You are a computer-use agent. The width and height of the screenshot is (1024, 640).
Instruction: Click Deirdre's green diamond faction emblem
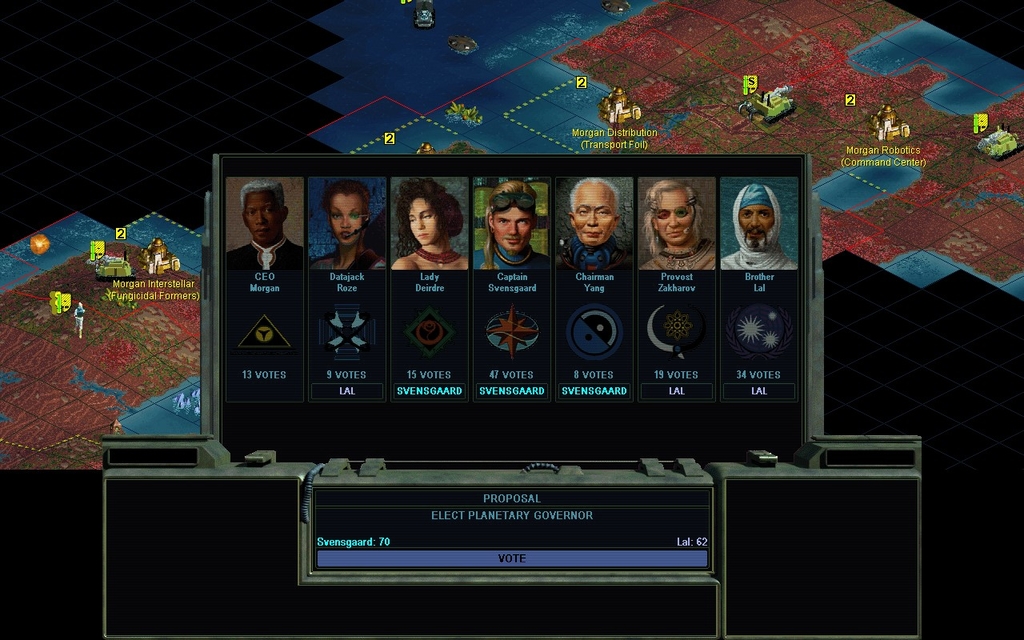tap(429, 332)
